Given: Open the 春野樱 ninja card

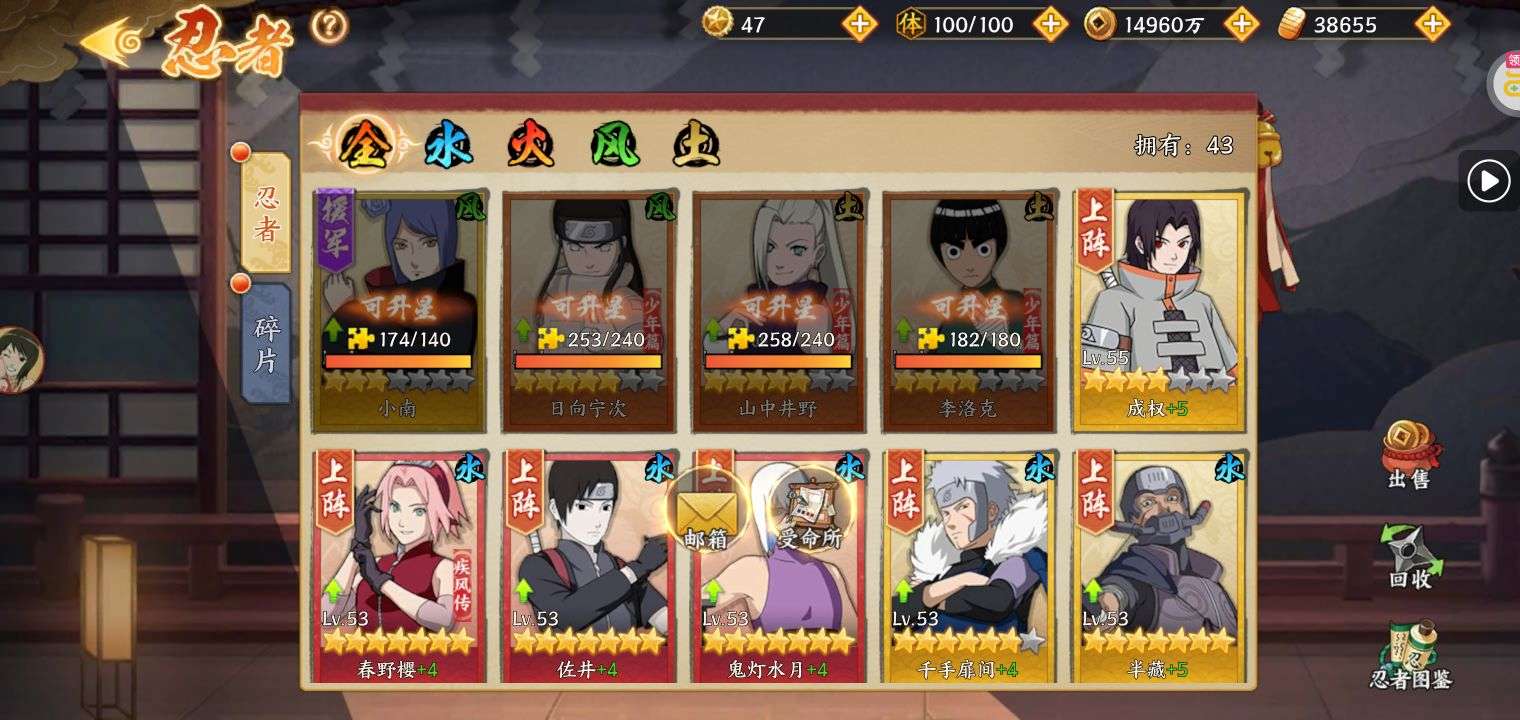Looking at the screenshot, I should [x=399, y=565].
